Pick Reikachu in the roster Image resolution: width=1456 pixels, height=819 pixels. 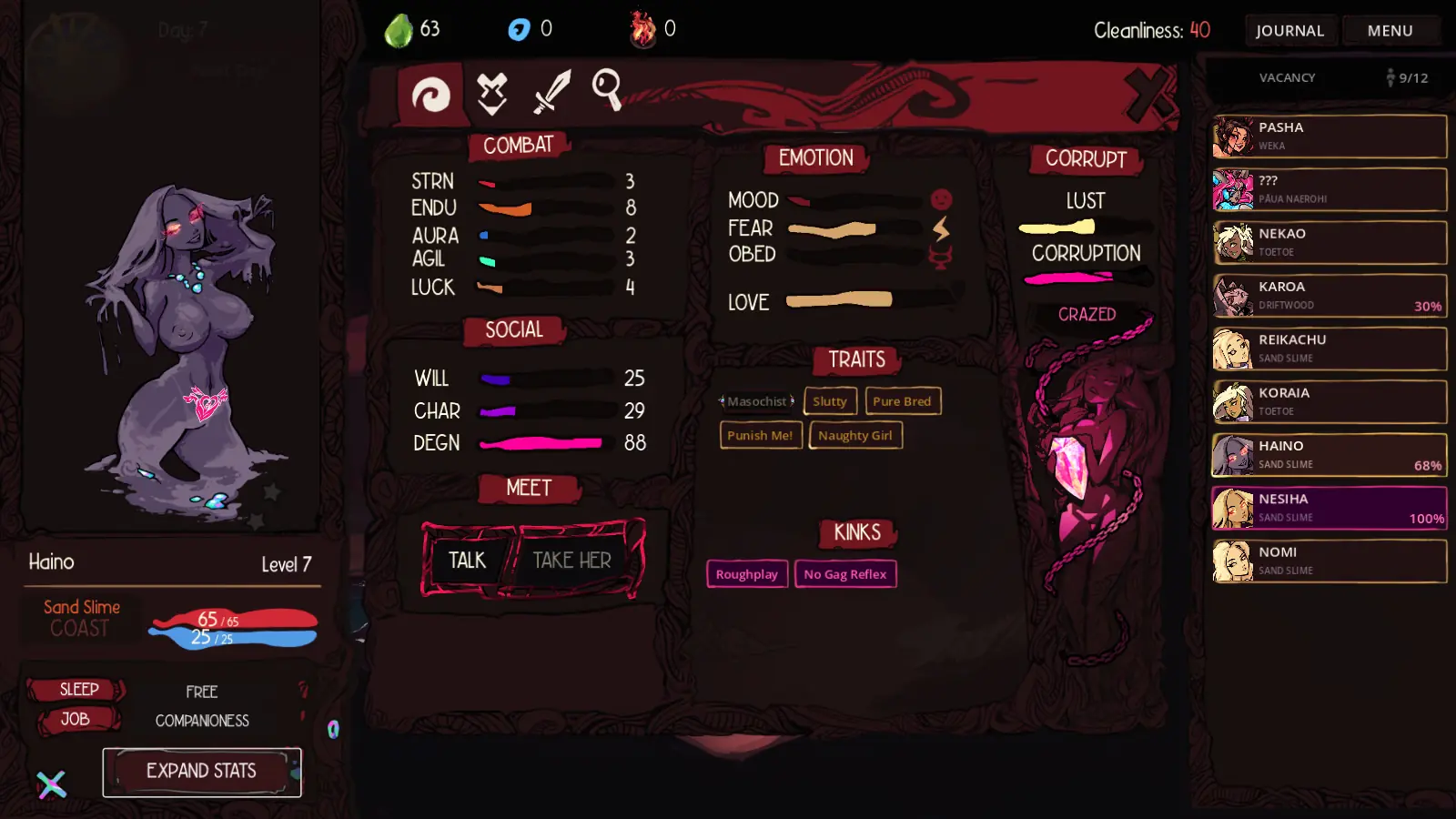click(1330, 349)
